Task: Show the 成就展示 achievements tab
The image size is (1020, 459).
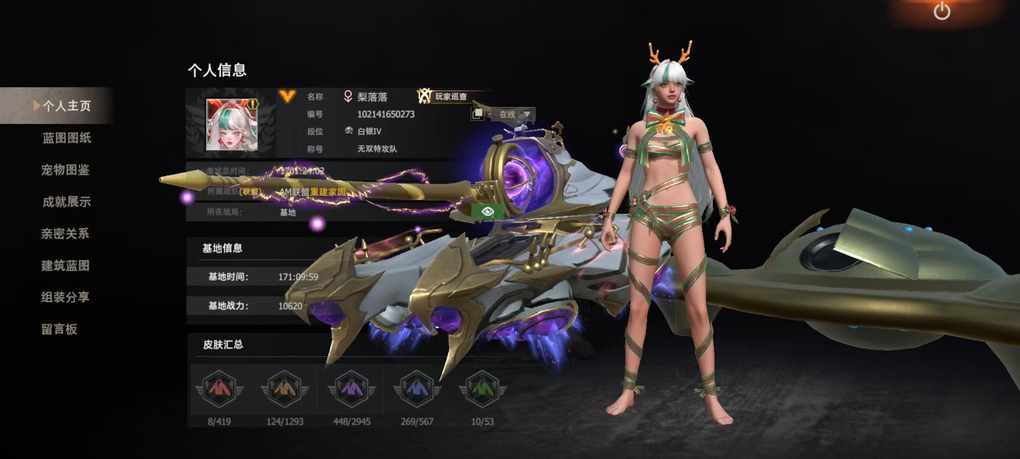Action: tap(66, 201)
